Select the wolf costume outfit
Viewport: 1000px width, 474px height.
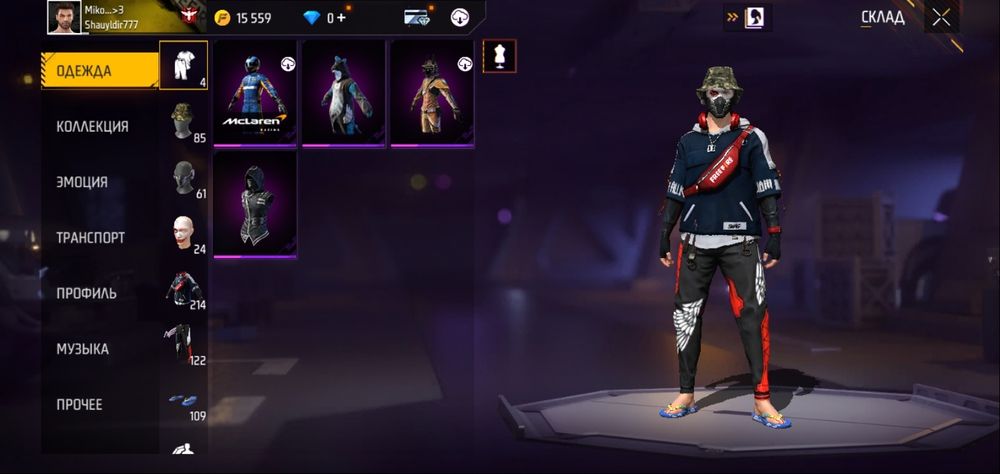(x=343, y=93)
